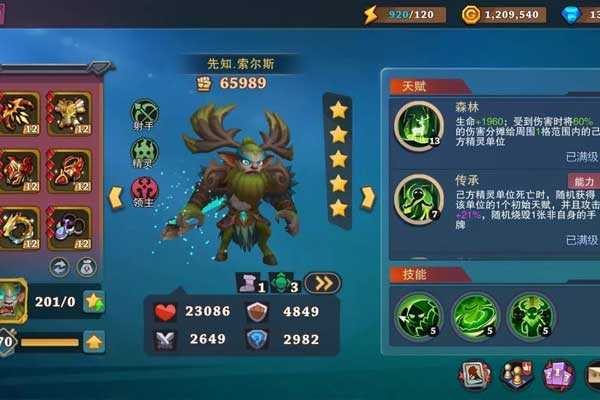Go to the next hero with right arrow

(367, 197)
